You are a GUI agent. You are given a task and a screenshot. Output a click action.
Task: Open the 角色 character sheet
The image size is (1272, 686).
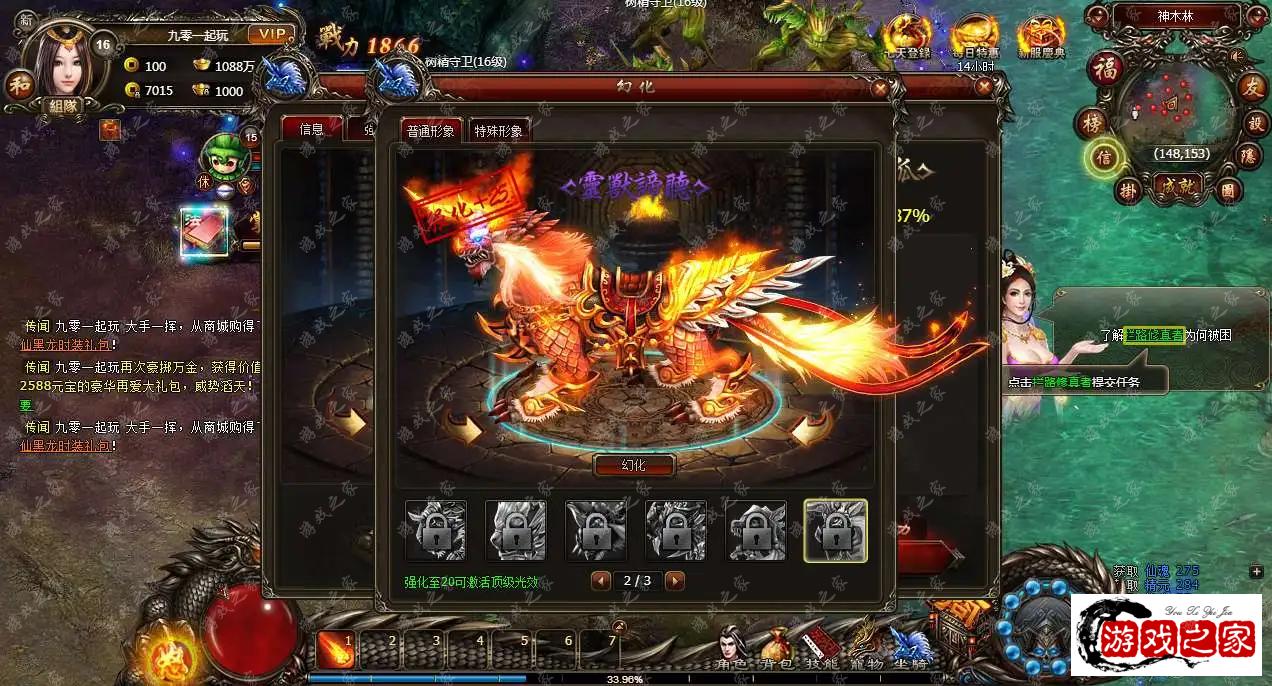[733, 648]
